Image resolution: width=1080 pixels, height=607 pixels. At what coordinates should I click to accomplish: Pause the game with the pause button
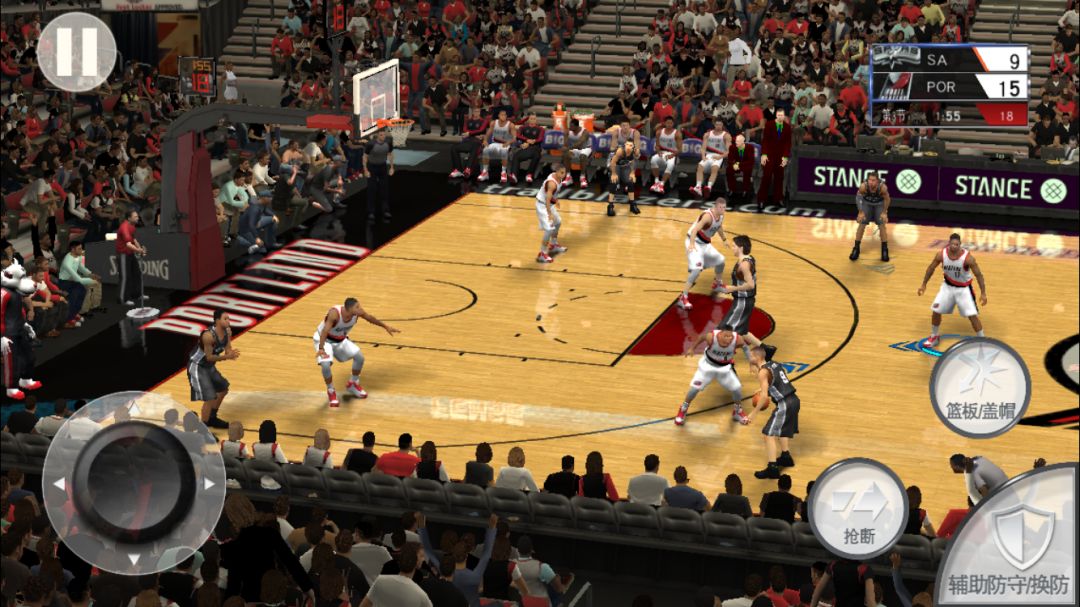point(76,52)
